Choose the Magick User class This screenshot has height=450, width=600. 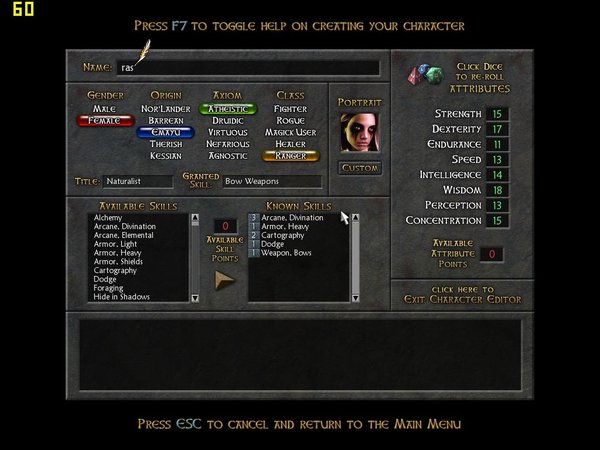[290, 132]
